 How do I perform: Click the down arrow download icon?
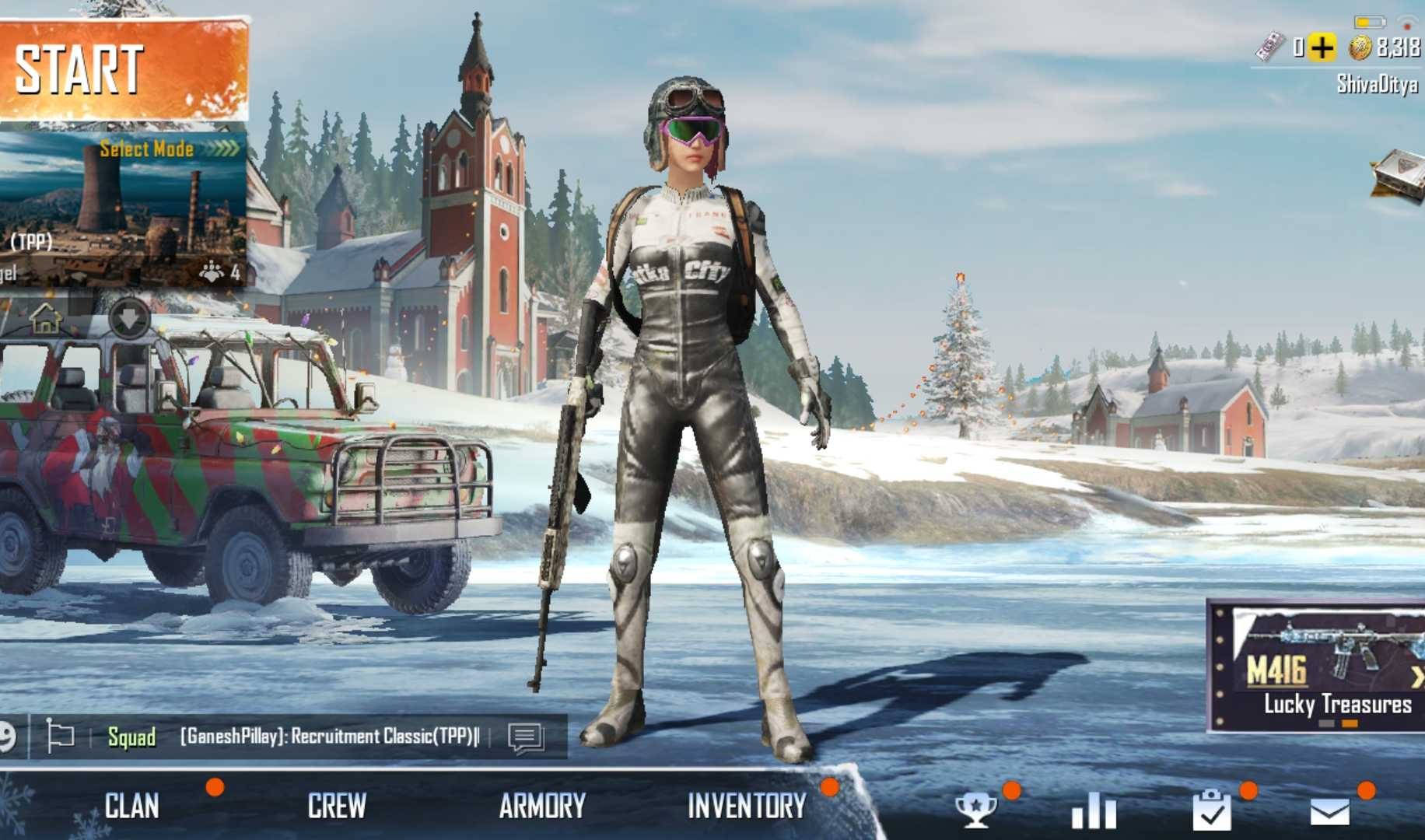(x=129, y=318)
